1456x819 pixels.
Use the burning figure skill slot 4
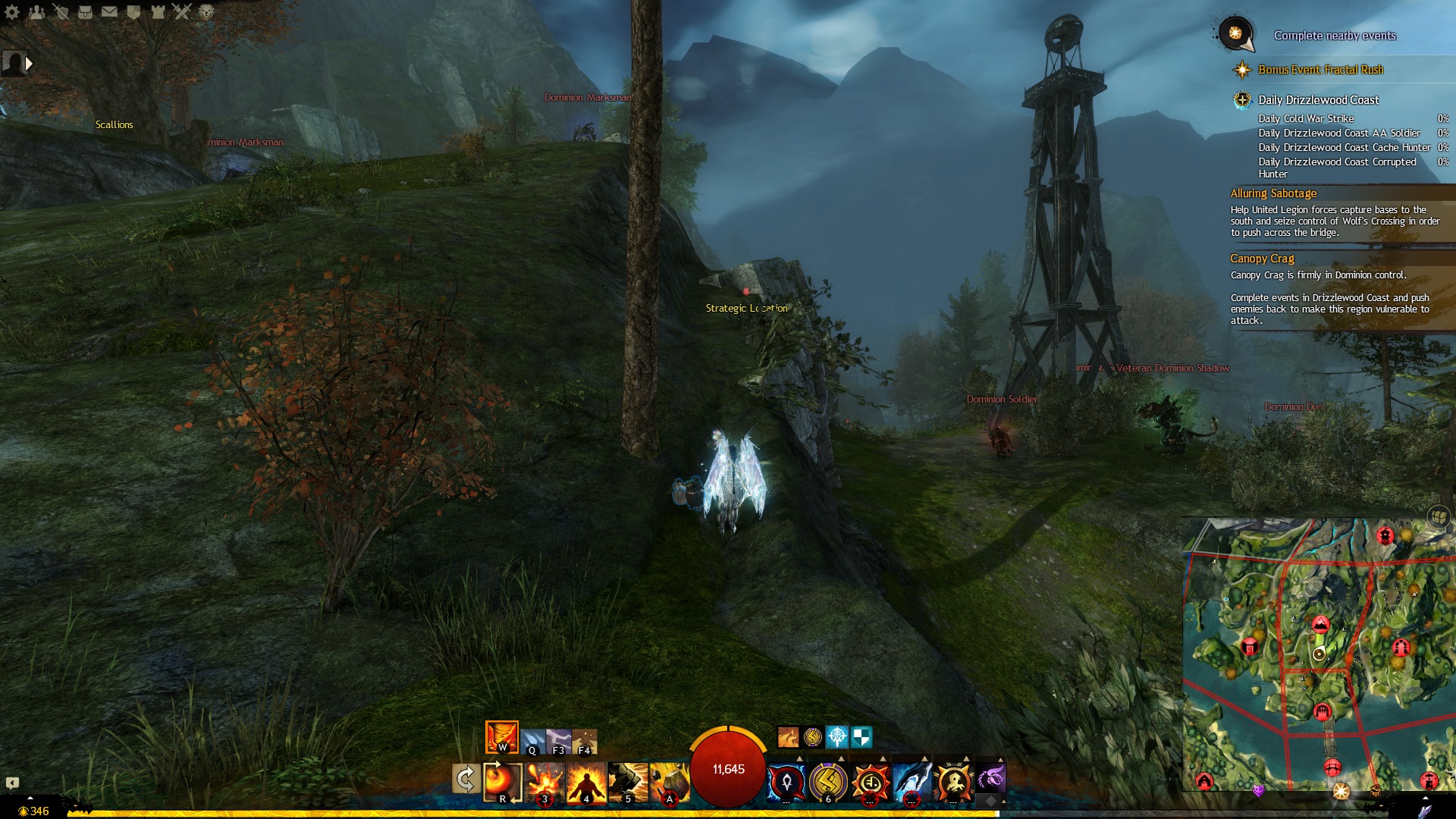586,781
